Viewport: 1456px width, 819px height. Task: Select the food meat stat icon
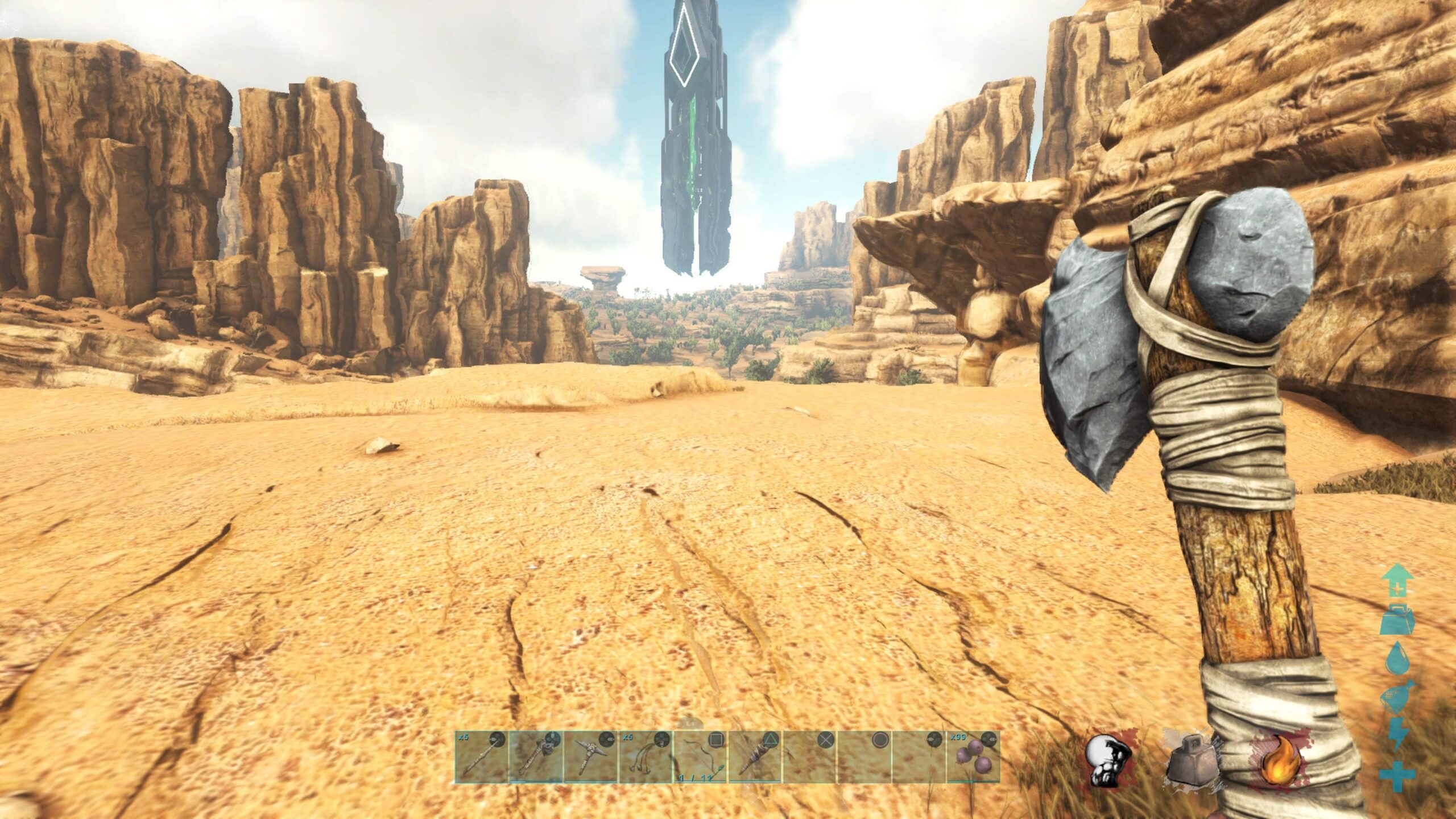point(1397,696)
